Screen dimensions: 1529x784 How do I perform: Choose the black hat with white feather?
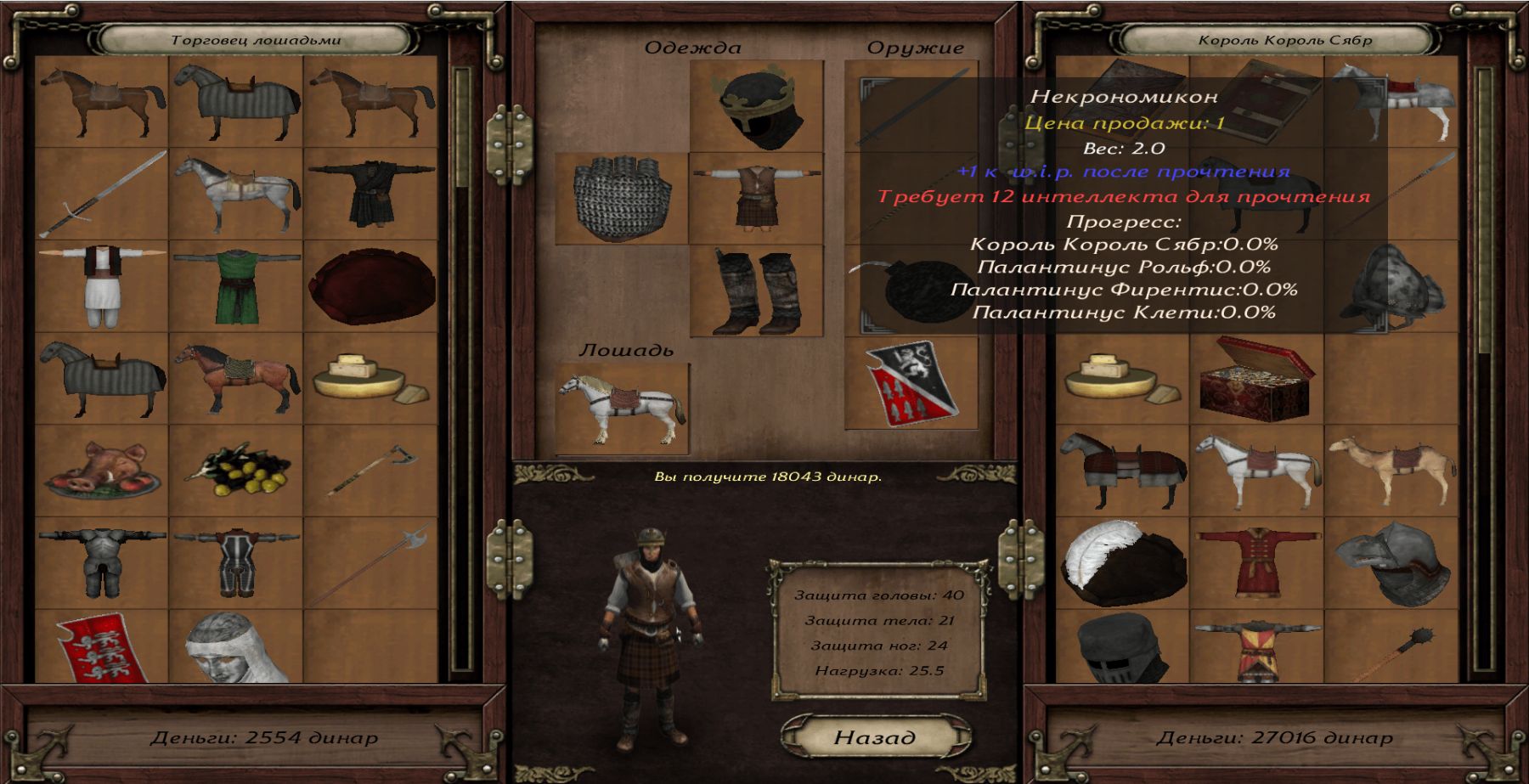(x=1122, y=564)
